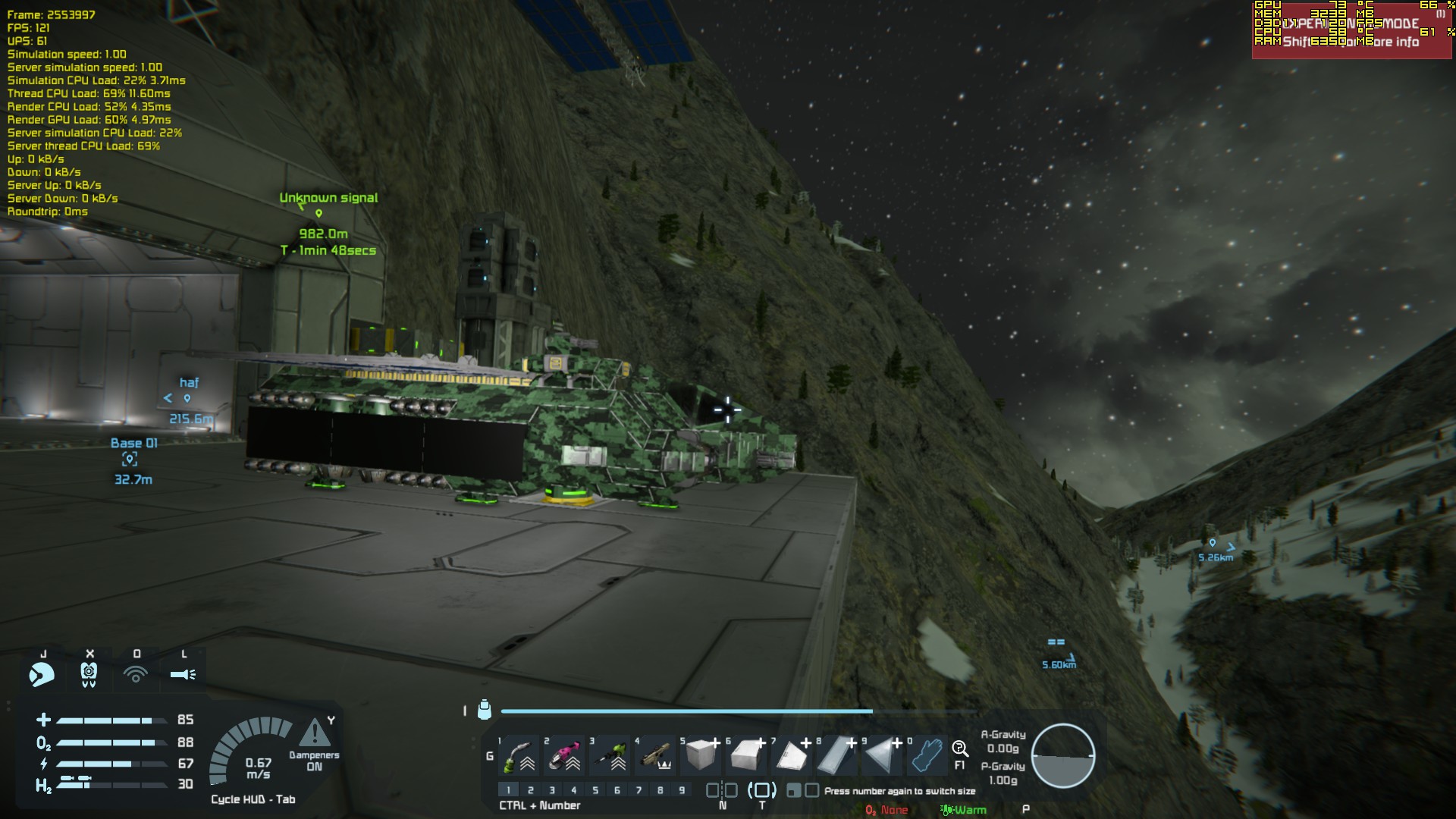The width and height of the screenshot is (1456, 819).
Task: Equip the rifle in toolbar slot 4
Action: pyautogui.click(x=656, y=755)
